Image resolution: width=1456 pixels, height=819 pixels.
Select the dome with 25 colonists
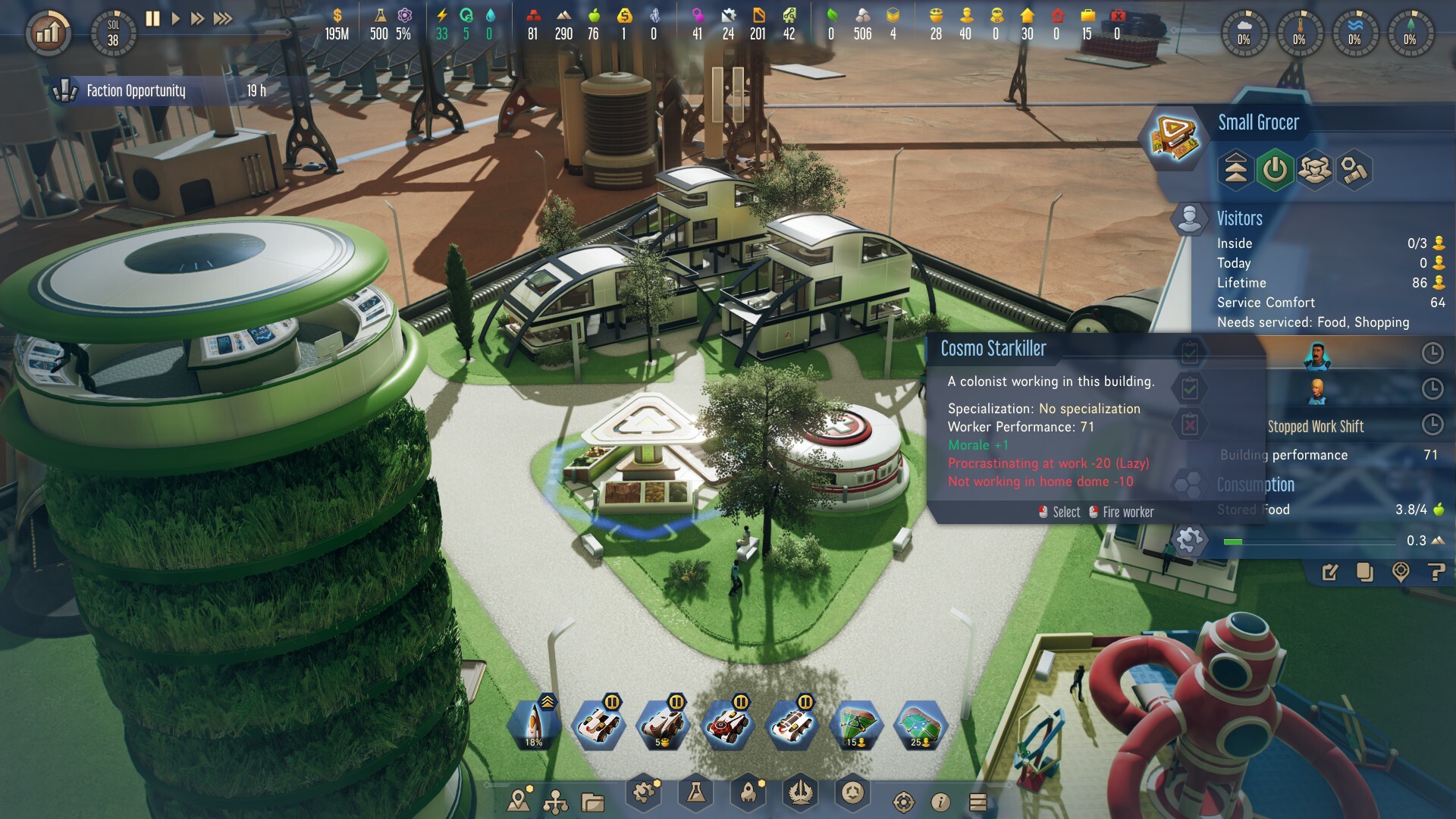click(920, 726)
